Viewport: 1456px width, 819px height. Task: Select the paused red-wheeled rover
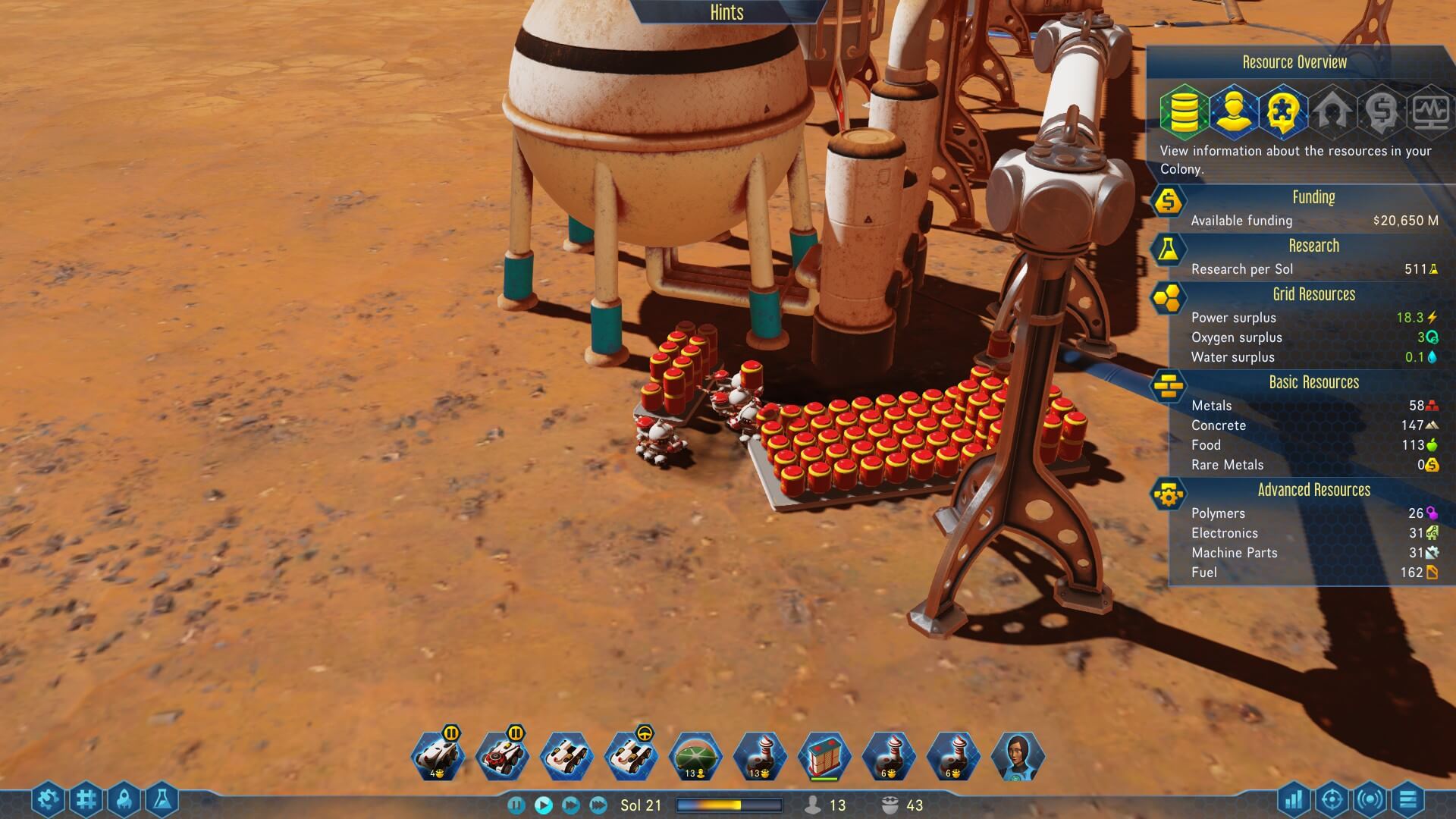(x=502, y=755)
